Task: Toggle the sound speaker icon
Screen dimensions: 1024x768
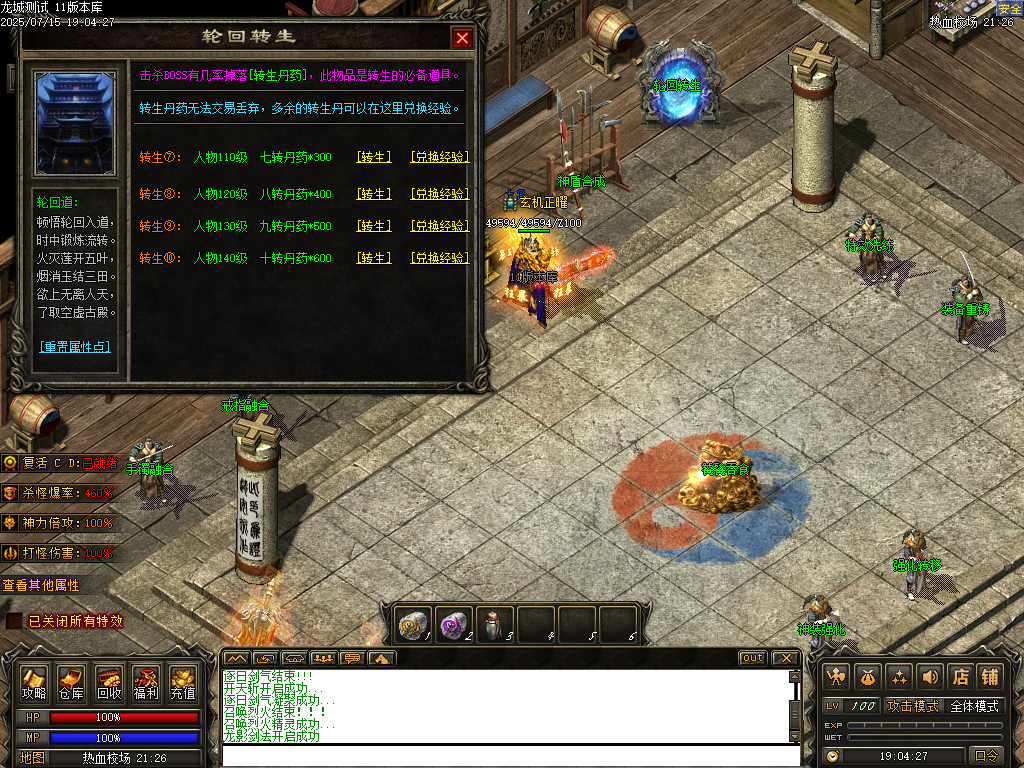Action: [930, 677]
